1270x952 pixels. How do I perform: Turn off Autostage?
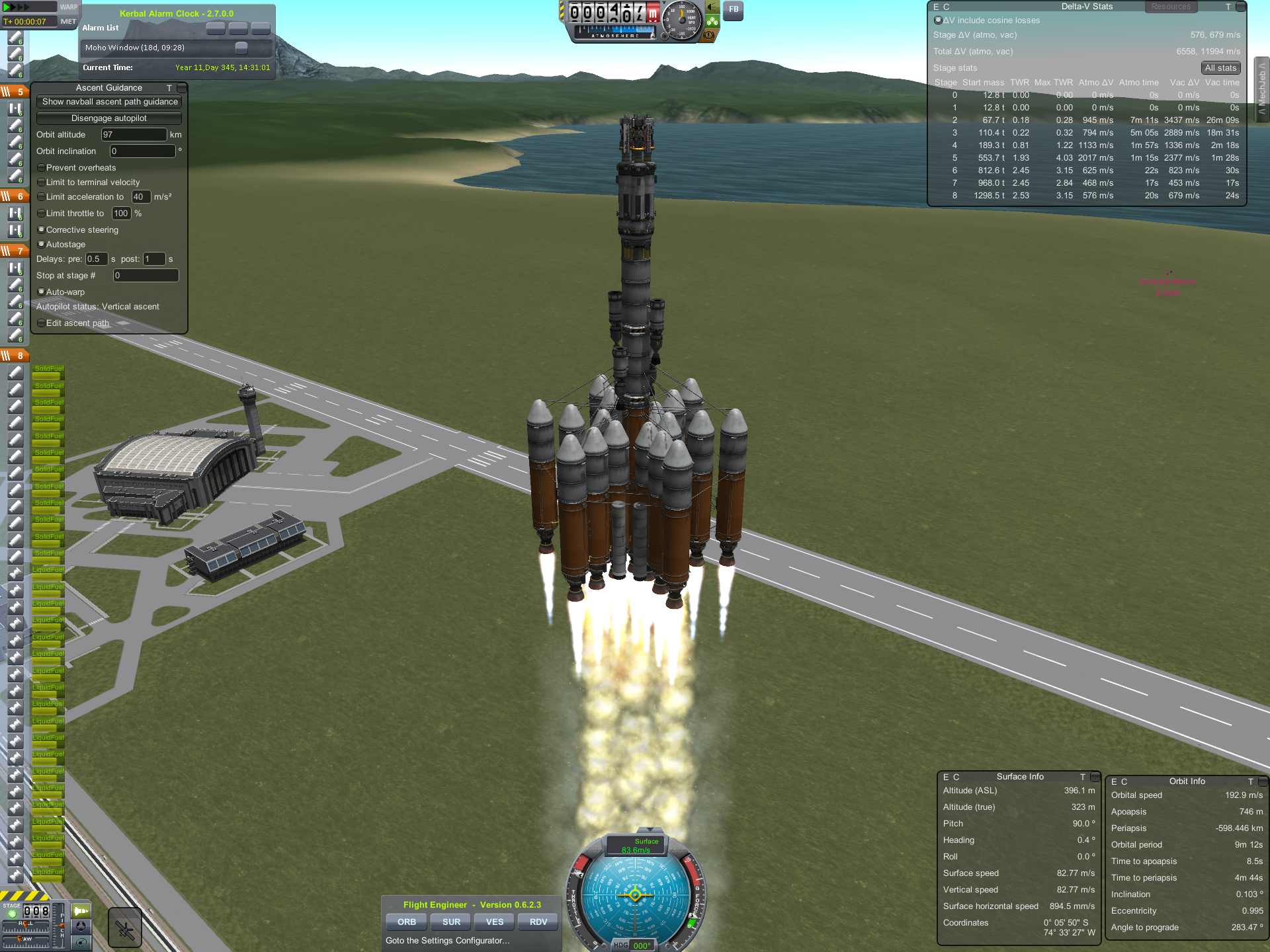click(x=42, y=245)
